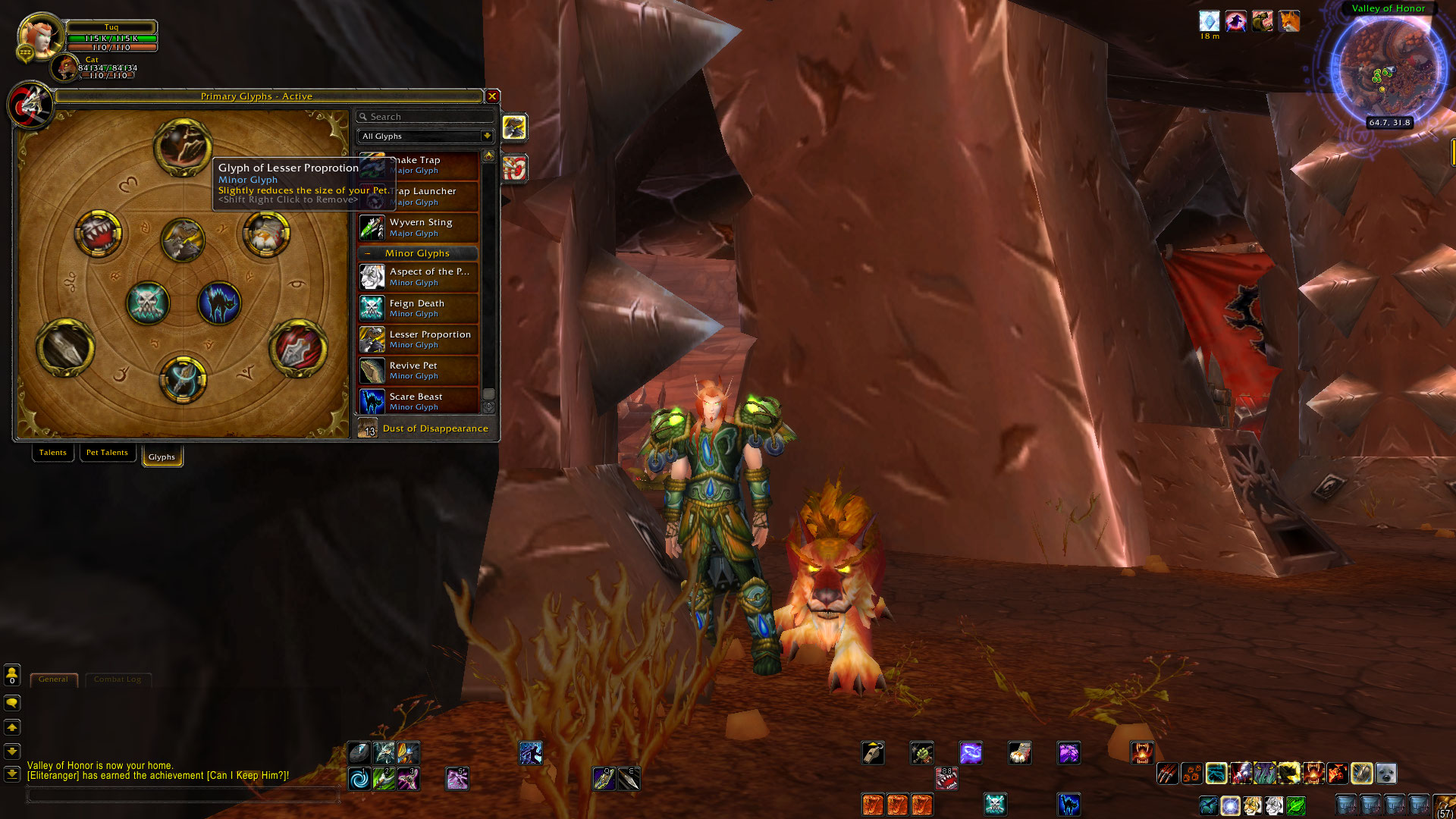
Task: Click the skull glyph socket in the ring
Action: (149, 303)
